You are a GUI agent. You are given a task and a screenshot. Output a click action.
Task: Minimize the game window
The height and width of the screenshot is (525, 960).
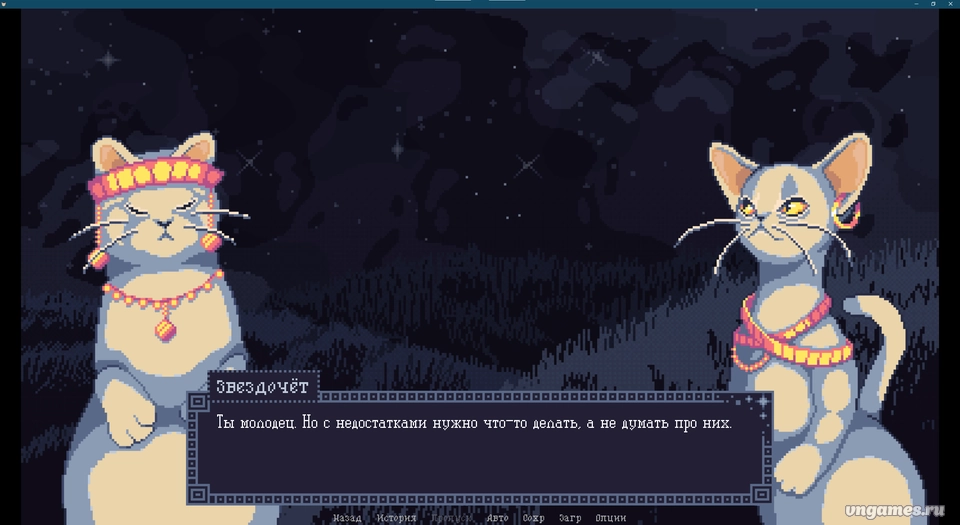click(917, 4)
